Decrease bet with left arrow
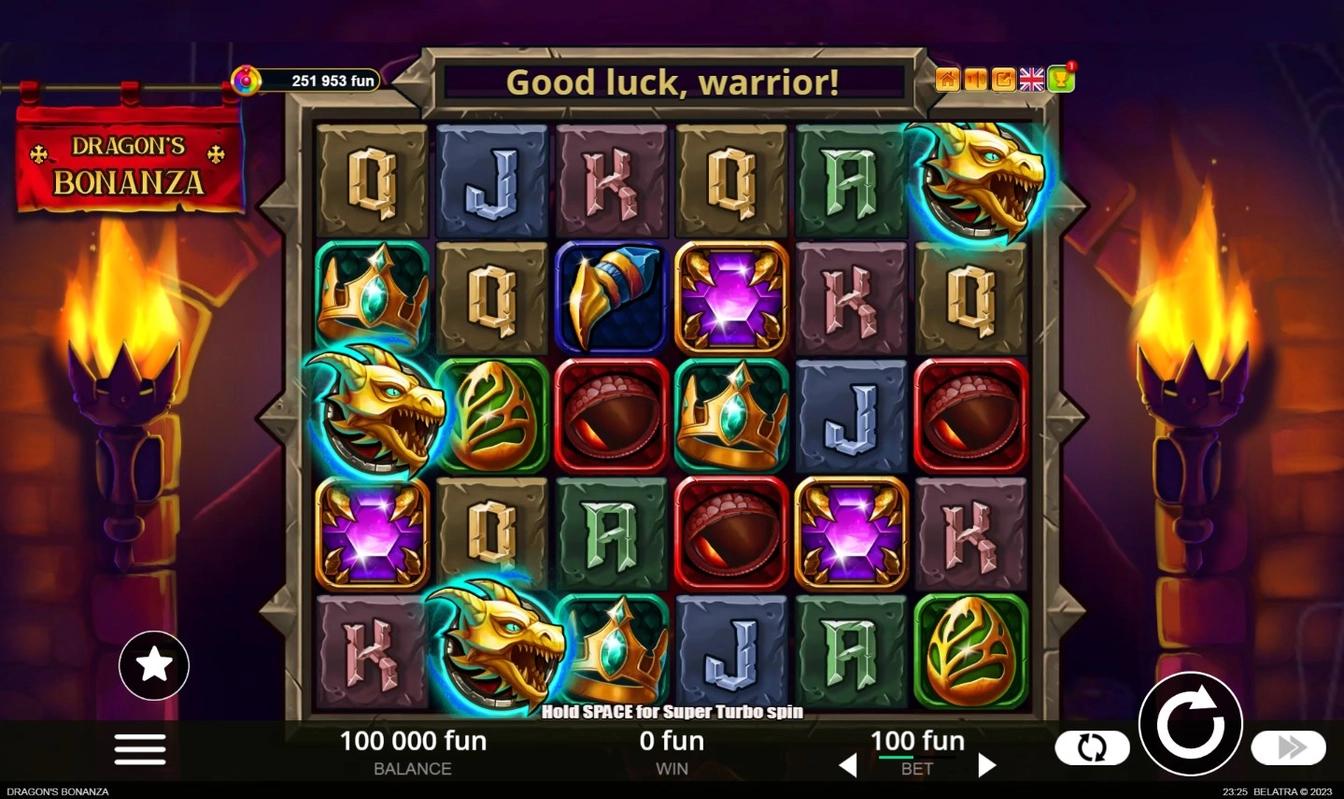Screen dimensions: 1344x799 (x=848, y=764)
